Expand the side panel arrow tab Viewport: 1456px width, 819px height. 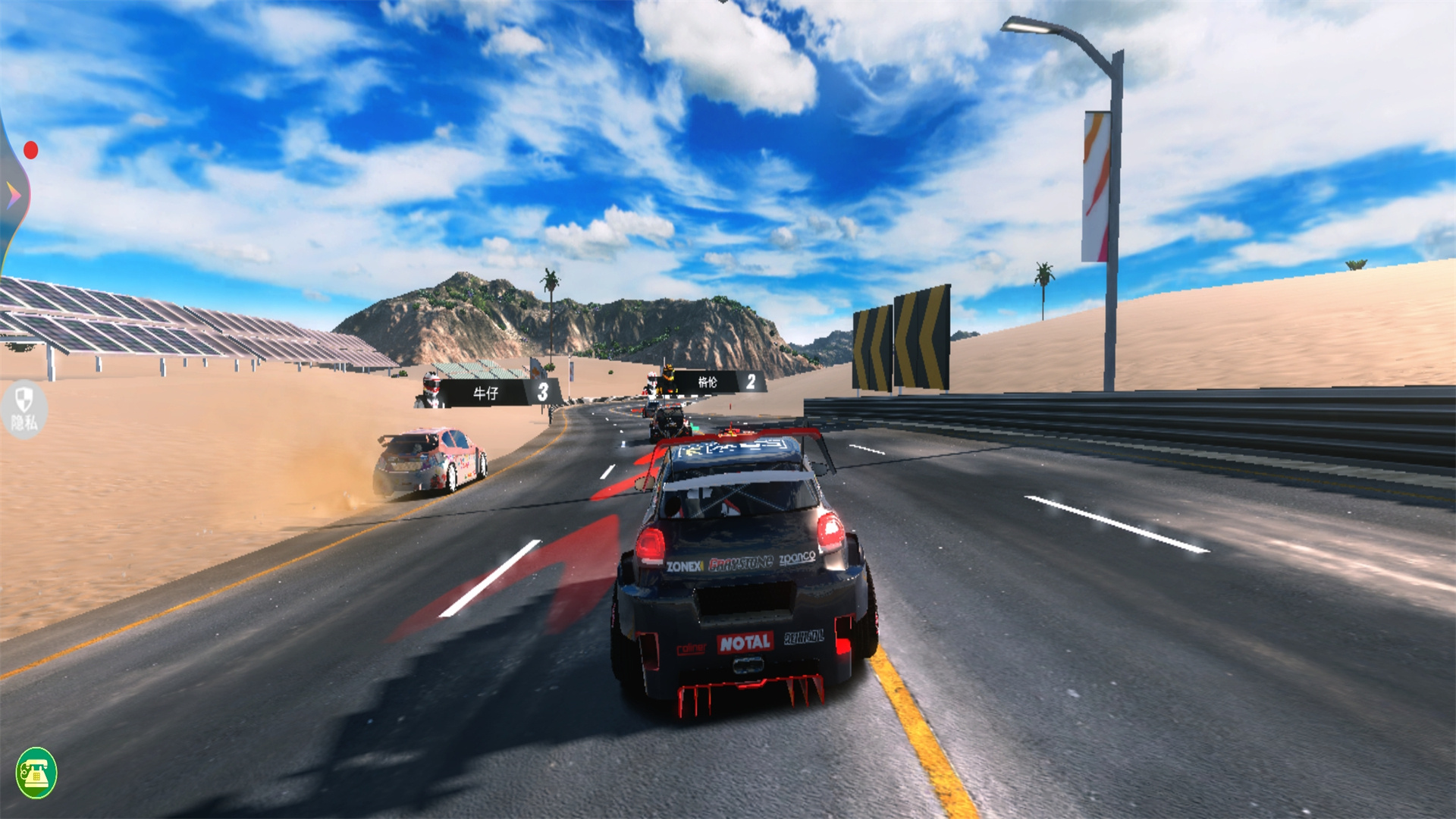coord(13,196)
